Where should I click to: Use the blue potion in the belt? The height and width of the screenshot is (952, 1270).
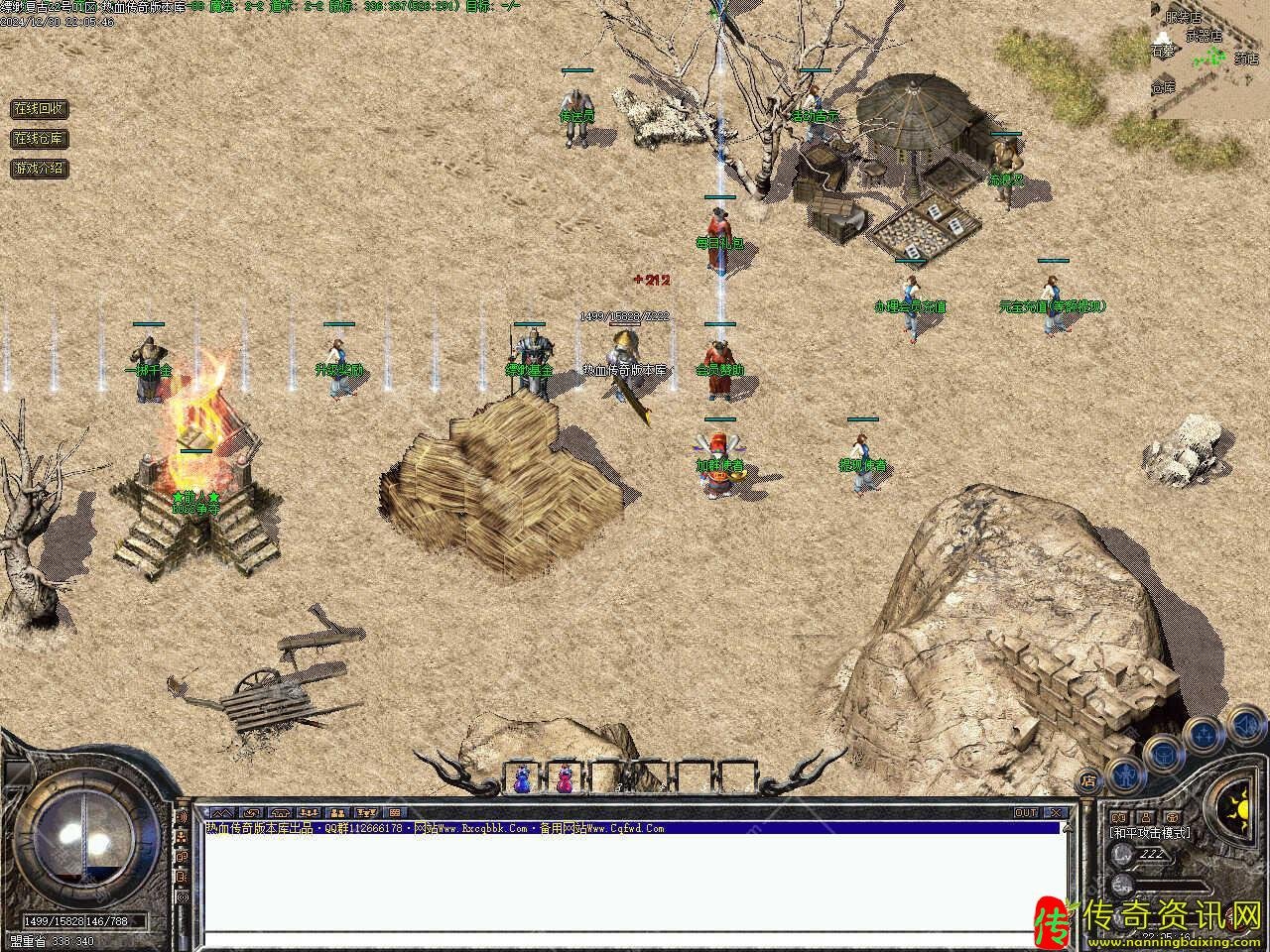522,778
